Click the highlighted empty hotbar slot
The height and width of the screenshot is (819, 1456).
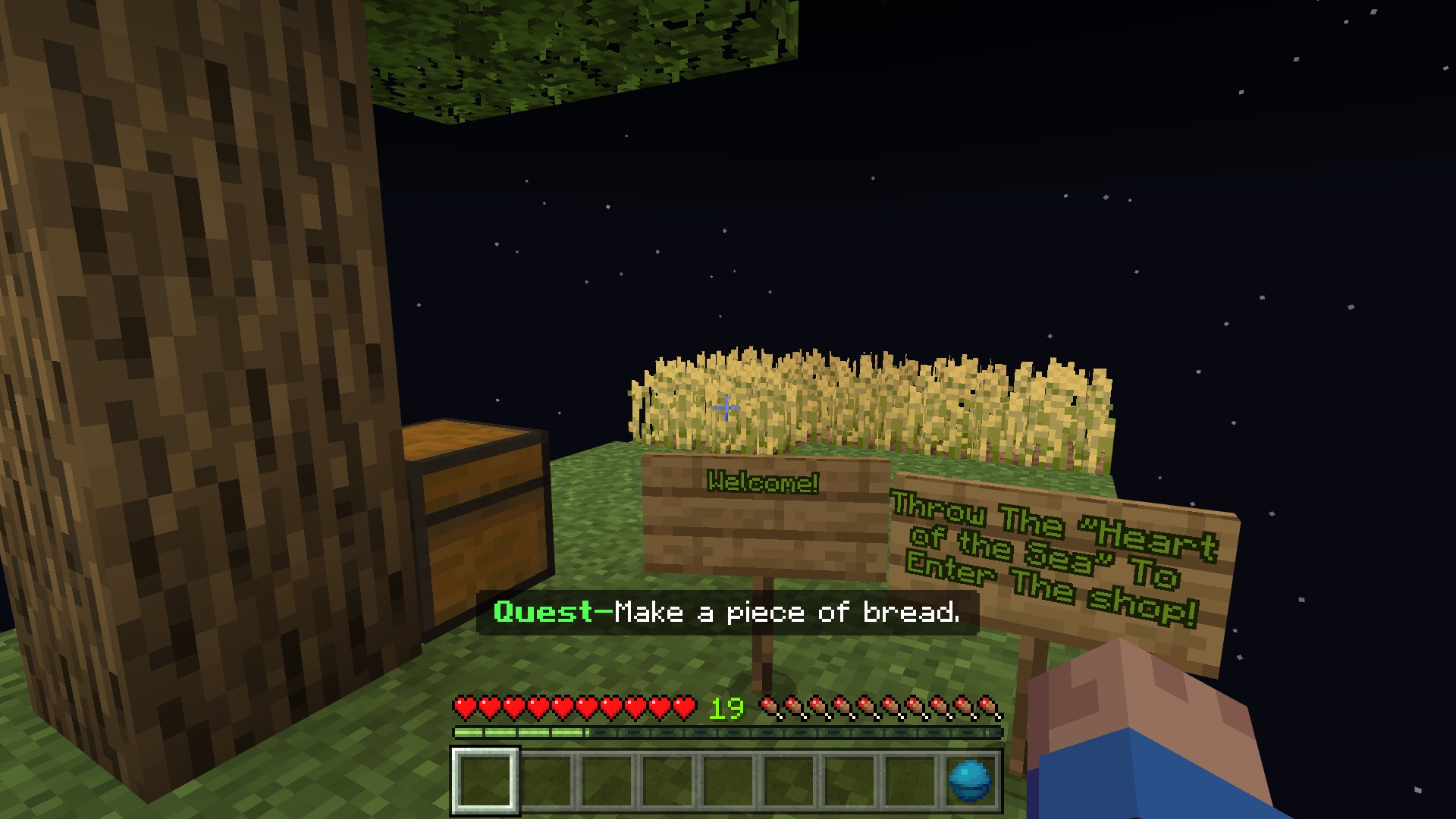(485, 780)
